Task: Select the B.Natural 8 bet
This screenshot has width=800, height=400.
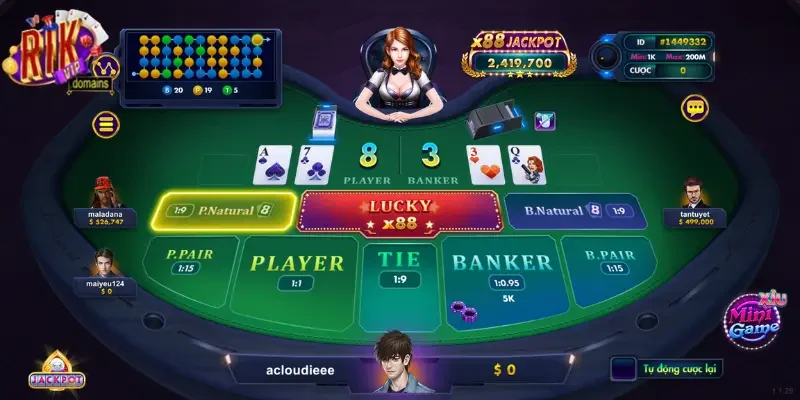Action: (x=570, y=211)
